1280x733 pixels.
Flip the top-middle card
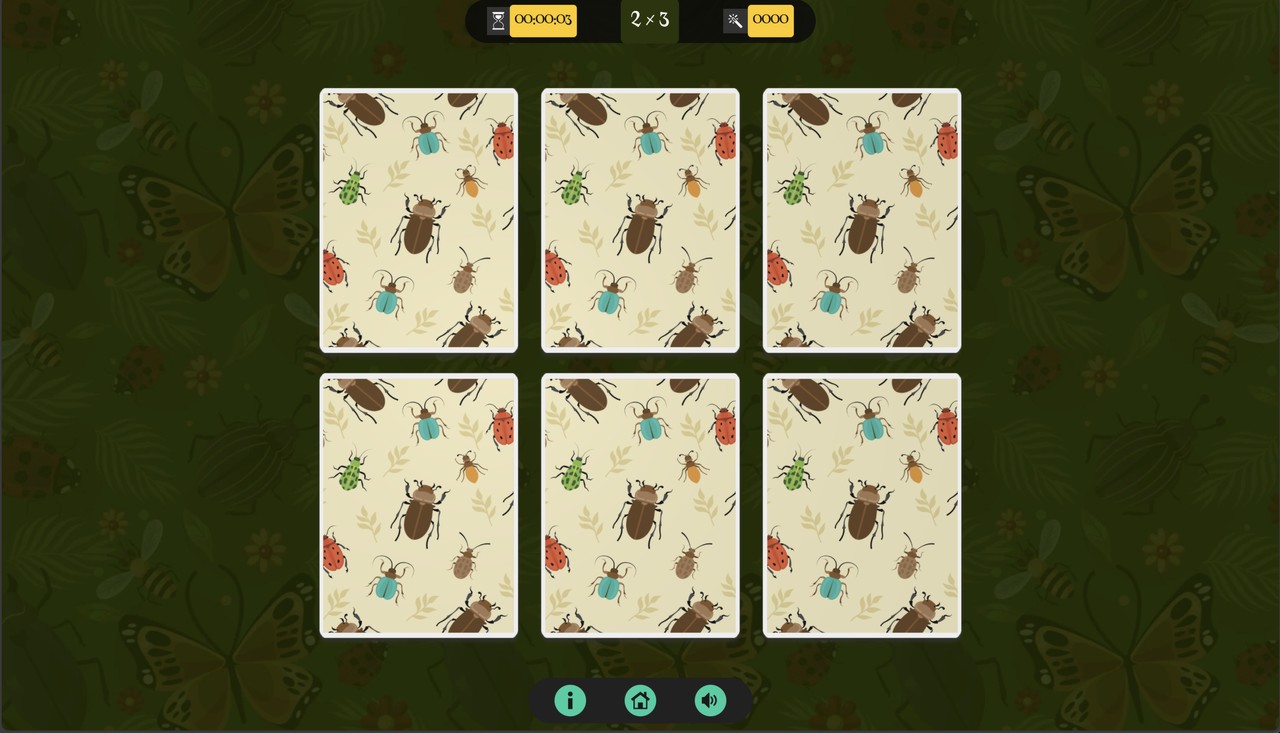point(640,220)
